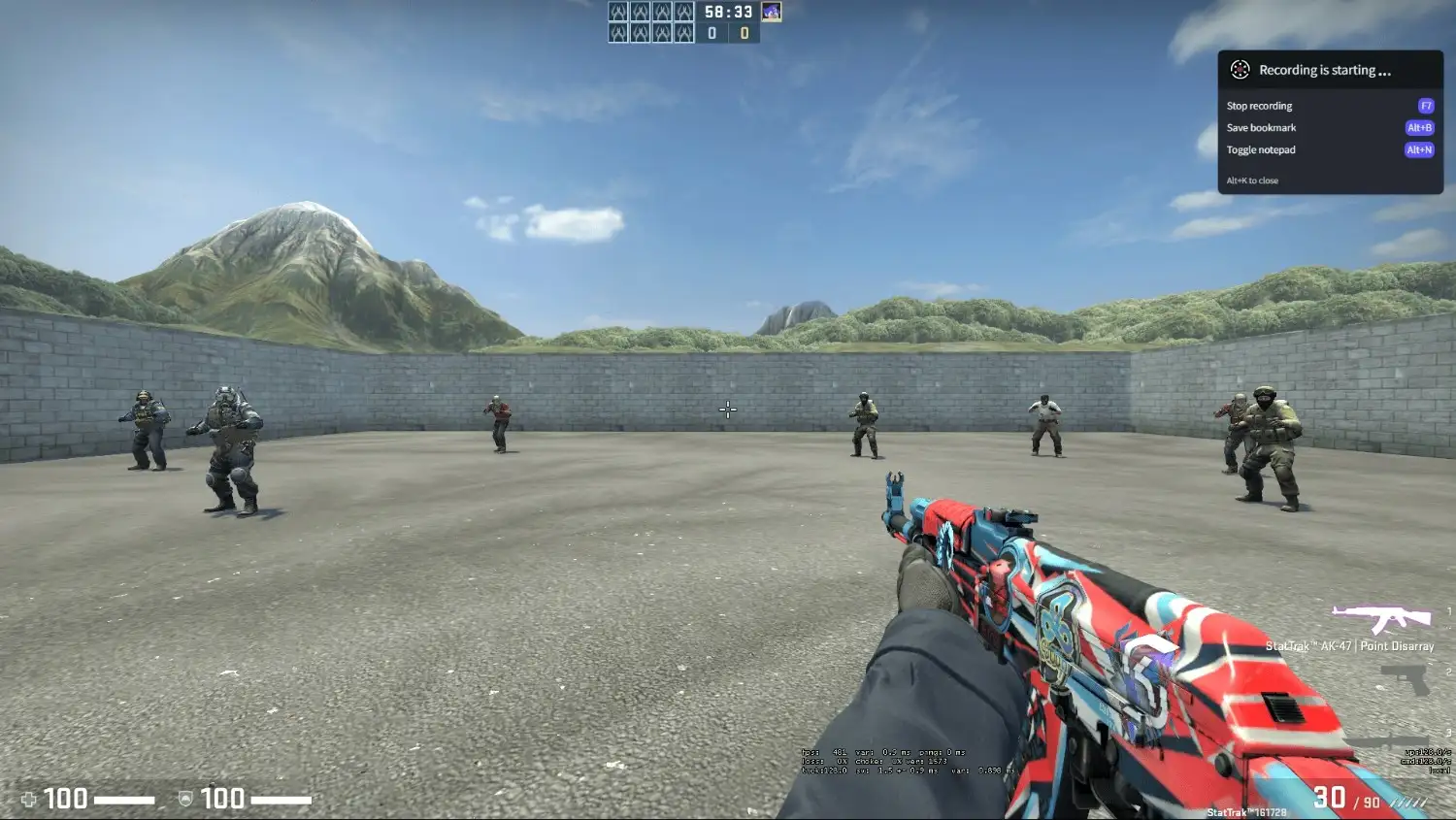Toggle notepad in the recording overlay
This screenshot has width=1456, height=820.
(1261, 149)
